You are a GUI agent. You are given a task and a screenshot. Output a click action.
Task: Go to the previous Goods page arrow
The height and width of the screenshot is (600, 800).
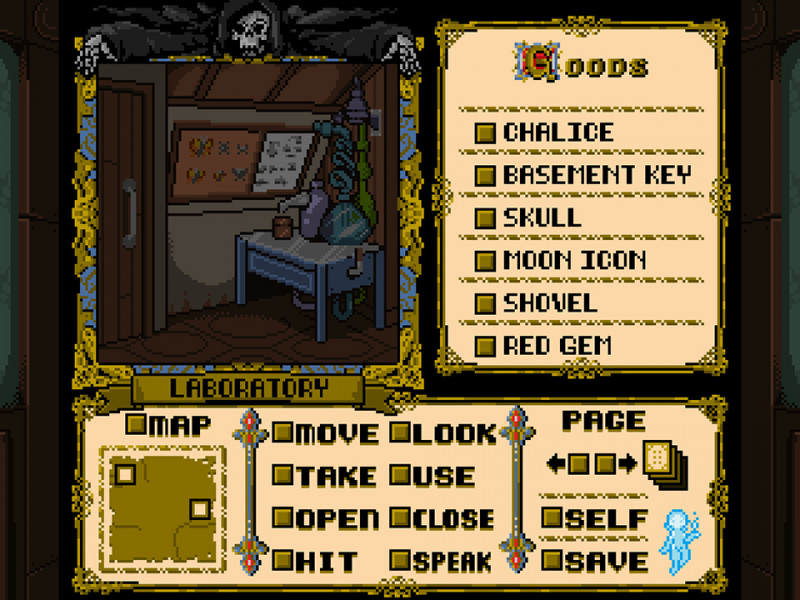tap(555, 463)
